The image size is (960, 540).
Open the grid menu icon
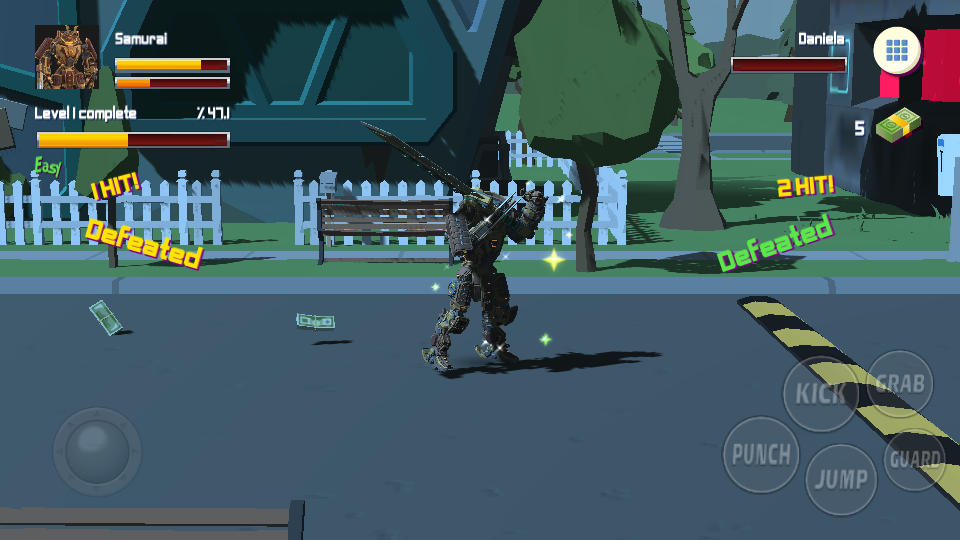click(897, 50)
